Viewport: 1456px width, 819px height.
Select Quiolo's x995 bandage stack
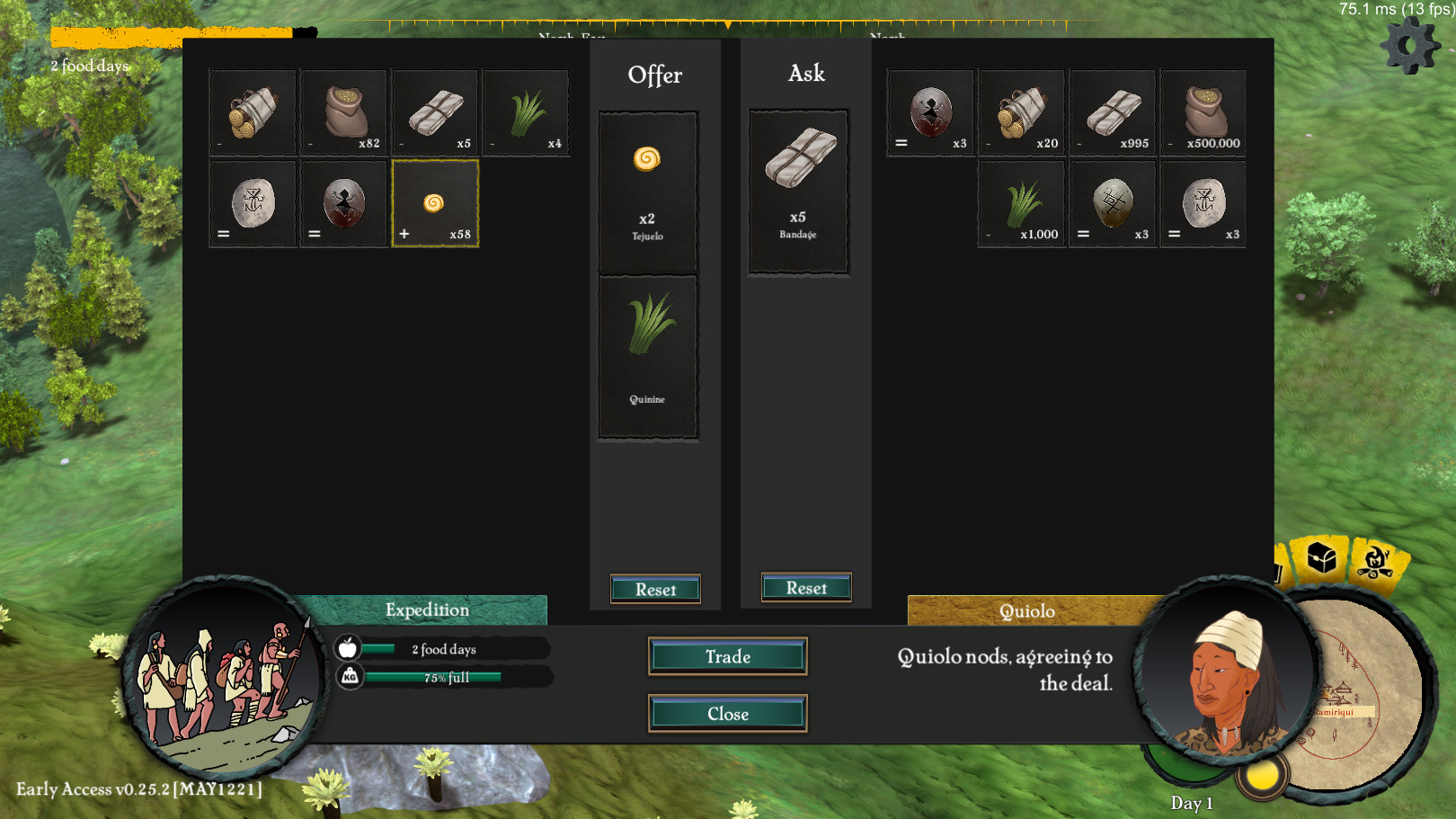click(1113, 113)
